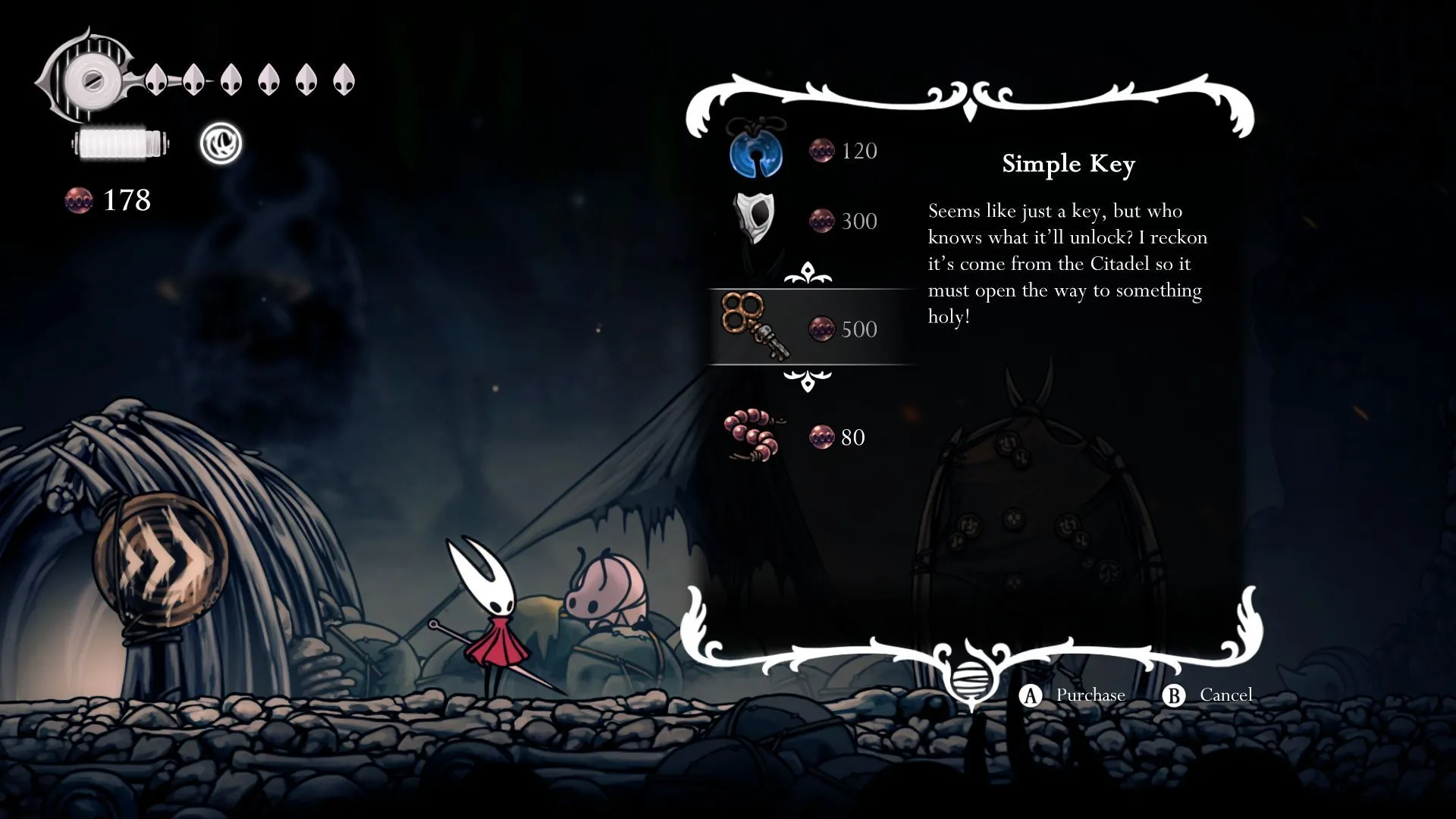1456x819 pixels.
Task: Select the blue pendant item costing 120
Action: click(757, 150)
